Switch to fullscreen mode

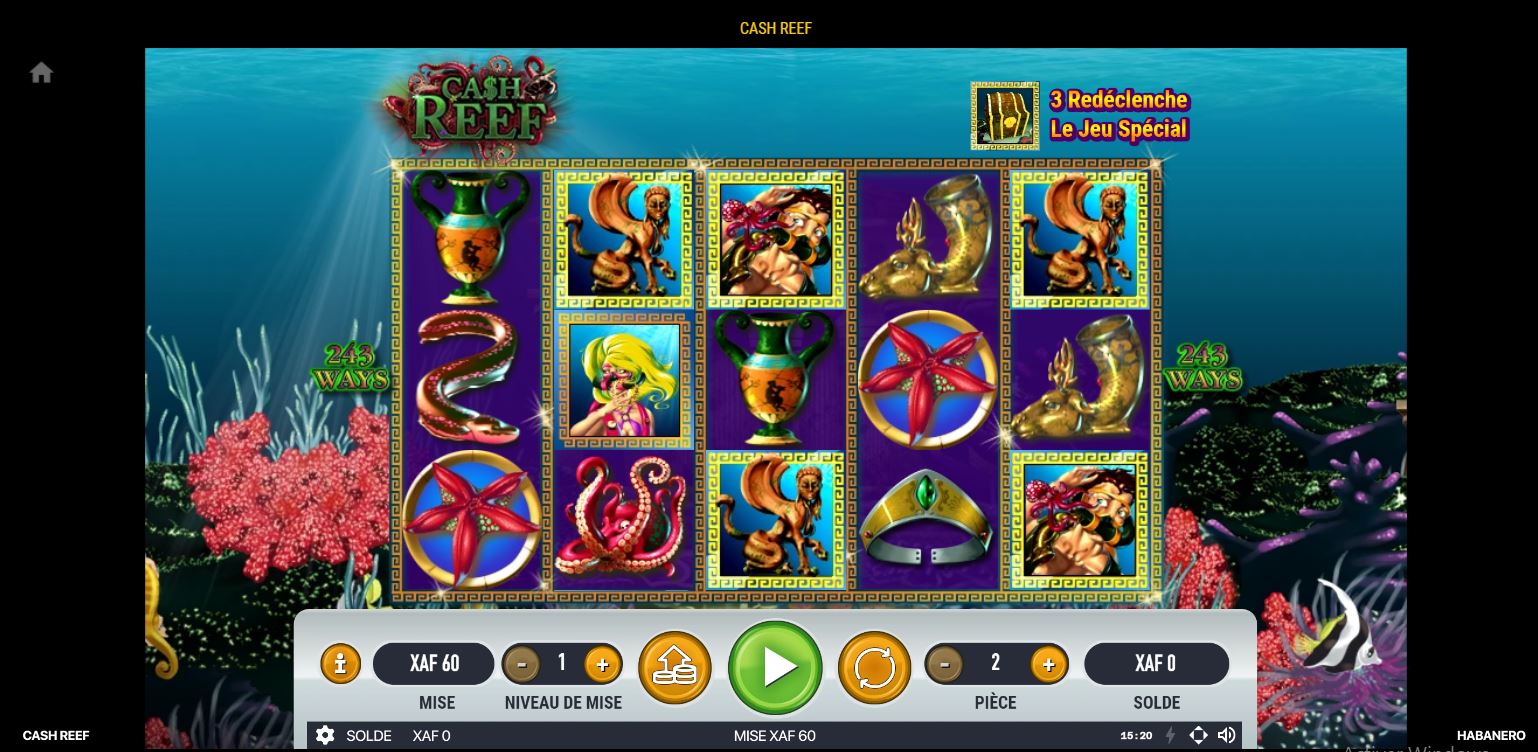[1198, 736]
